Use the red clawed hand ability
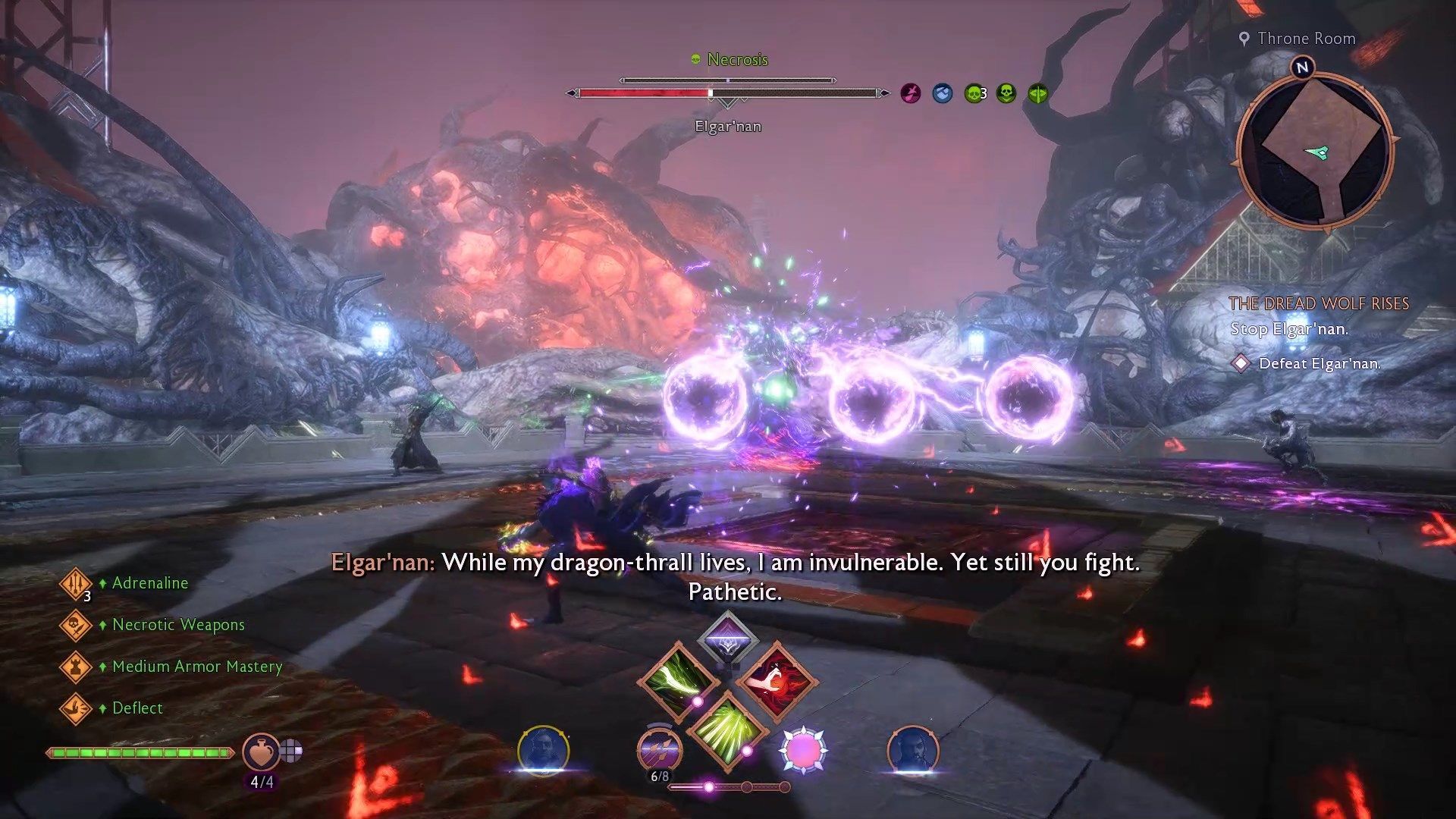 pos(777,679)
